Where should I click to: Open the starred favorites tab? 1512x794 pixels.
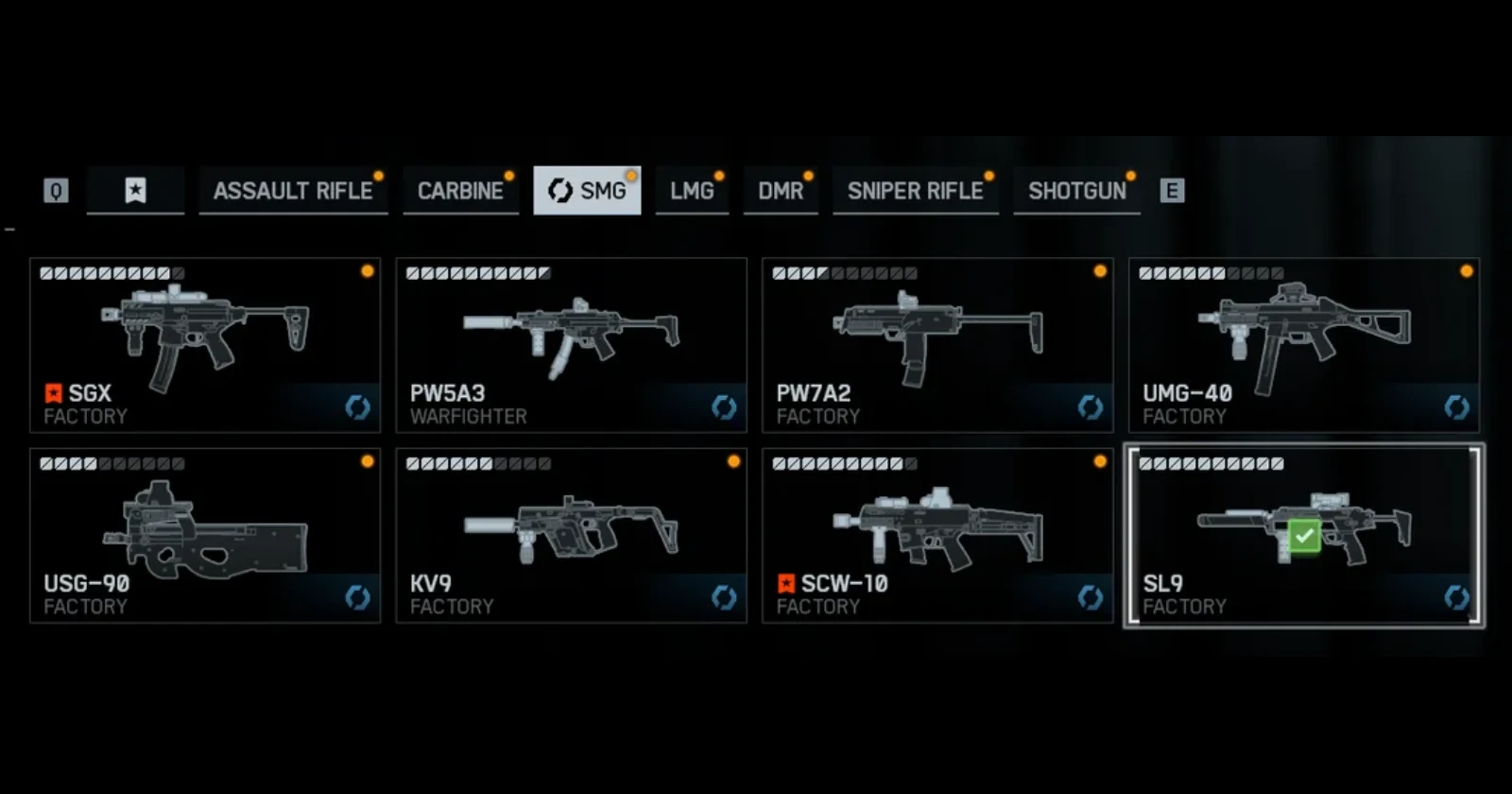[135, 191]
